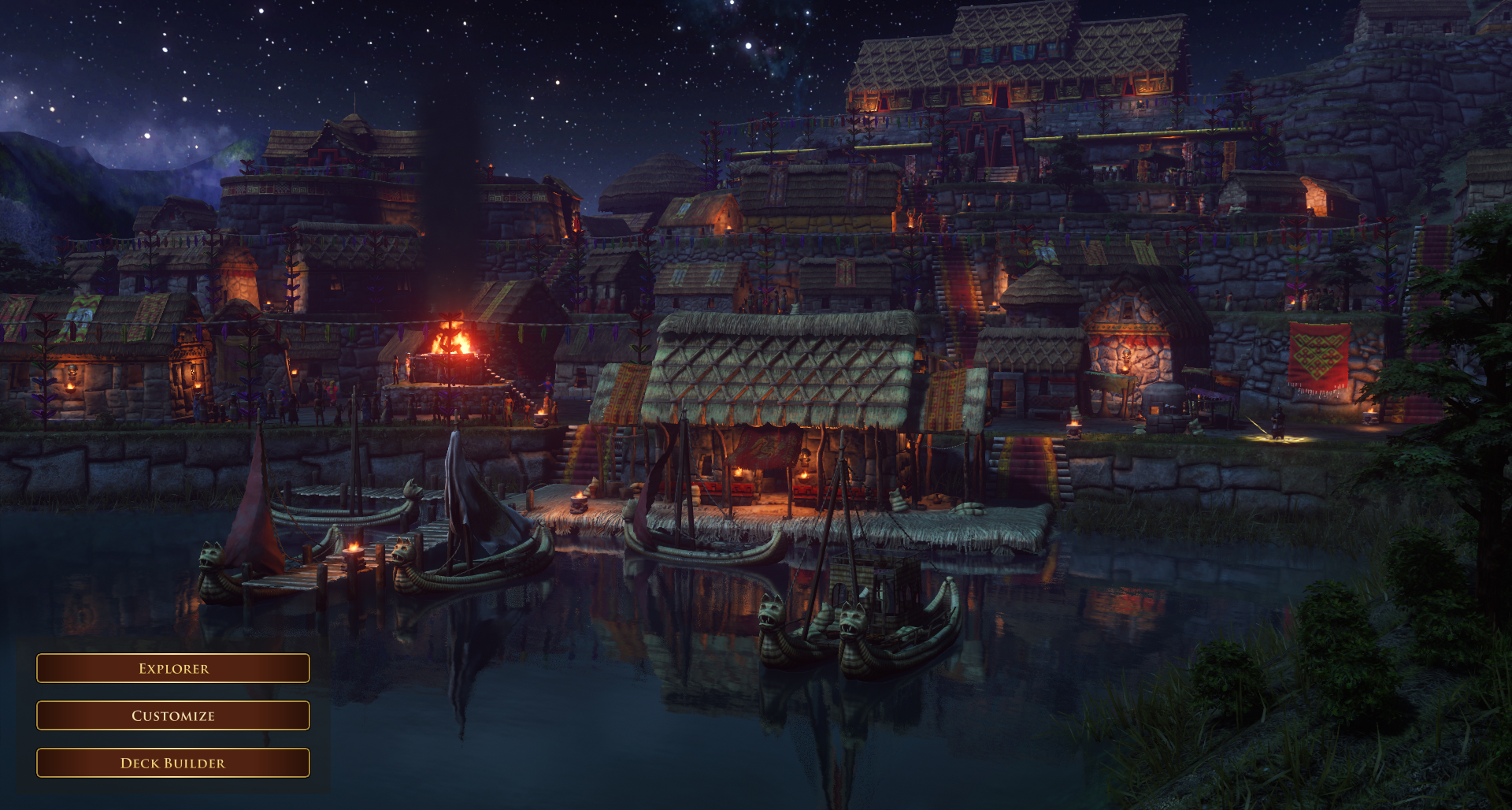This screenshot has width=1512, height=810.
Task: Launch the Deck Builder
Action: 173,763
